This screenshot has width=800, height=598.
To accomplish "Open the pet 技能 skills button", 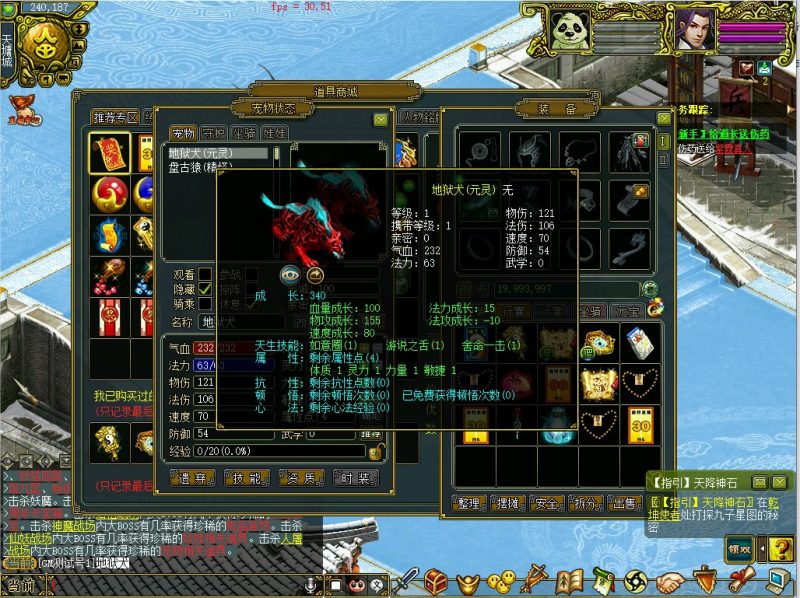I will (x=249, y=477).
